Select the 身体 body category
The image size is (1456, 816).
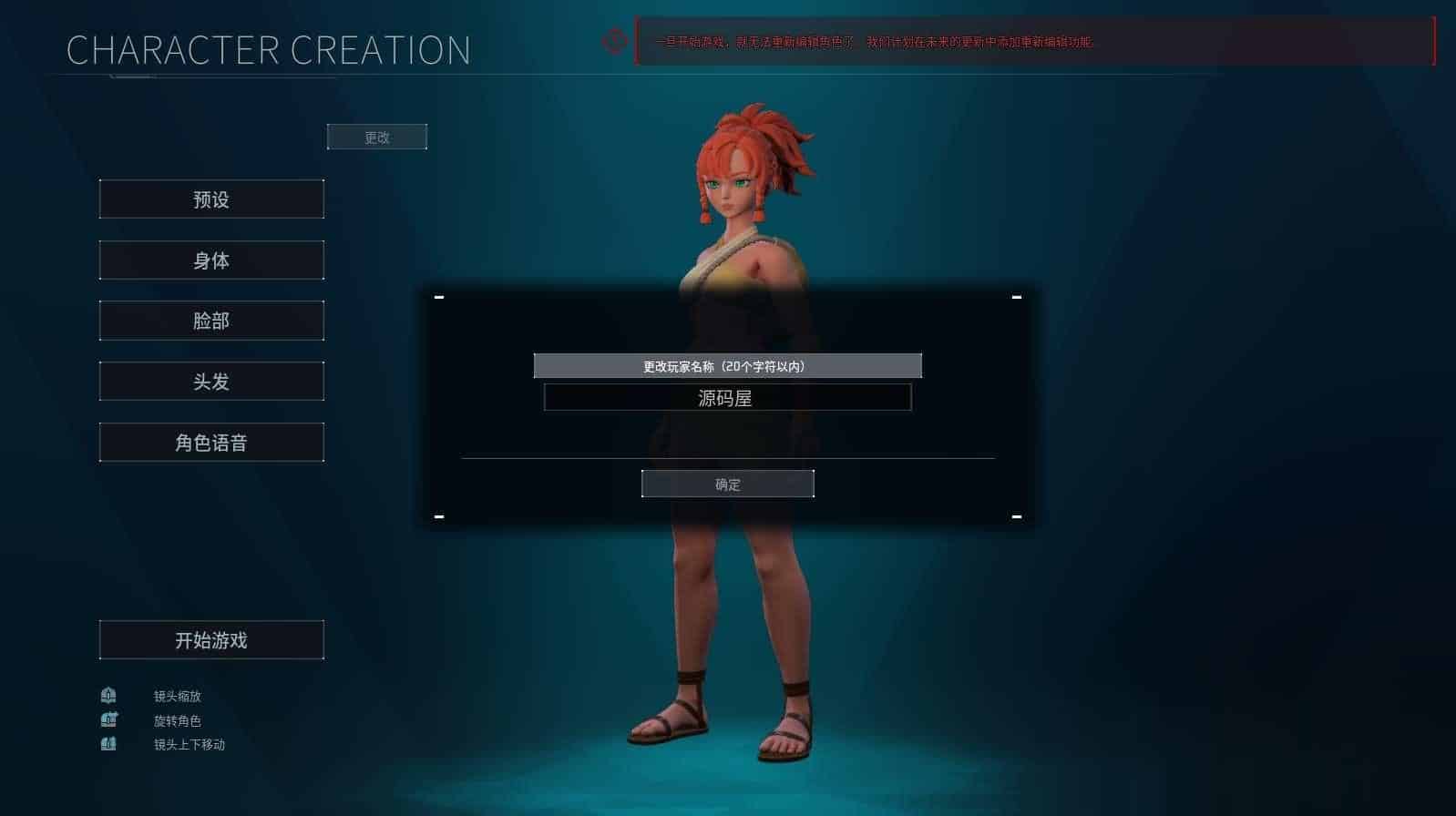pos(211,260)
